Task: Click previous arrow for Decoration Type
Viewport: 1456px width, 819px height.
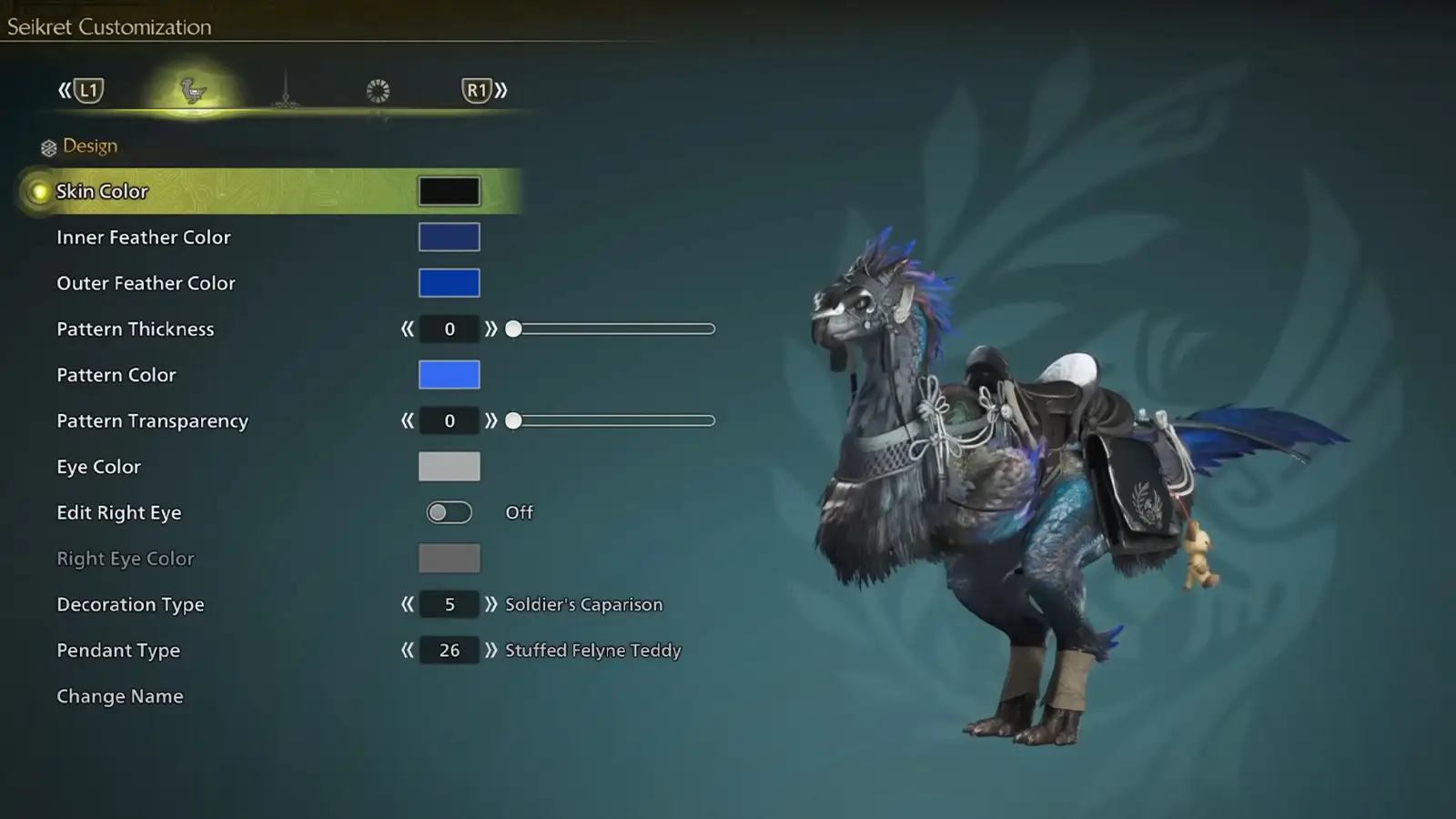Action: coord(407,604)
